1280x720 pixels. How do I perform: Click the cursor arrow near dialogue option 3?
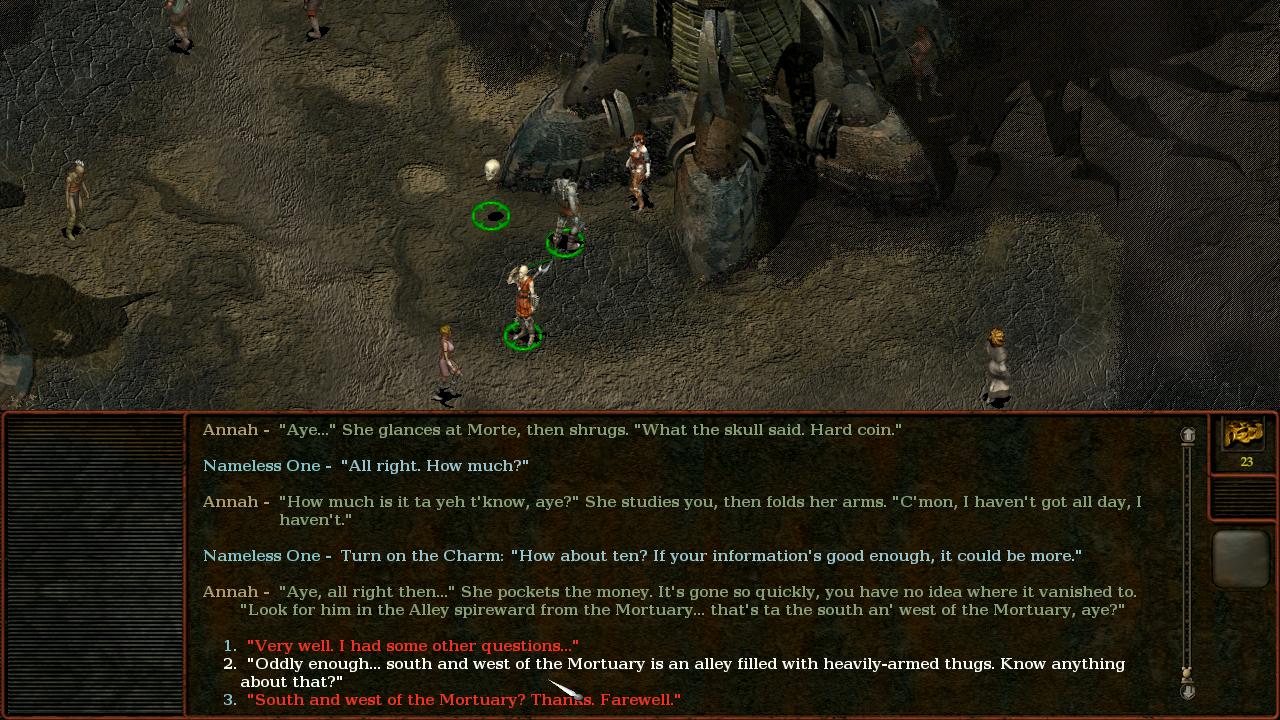[x=560, y=688]
